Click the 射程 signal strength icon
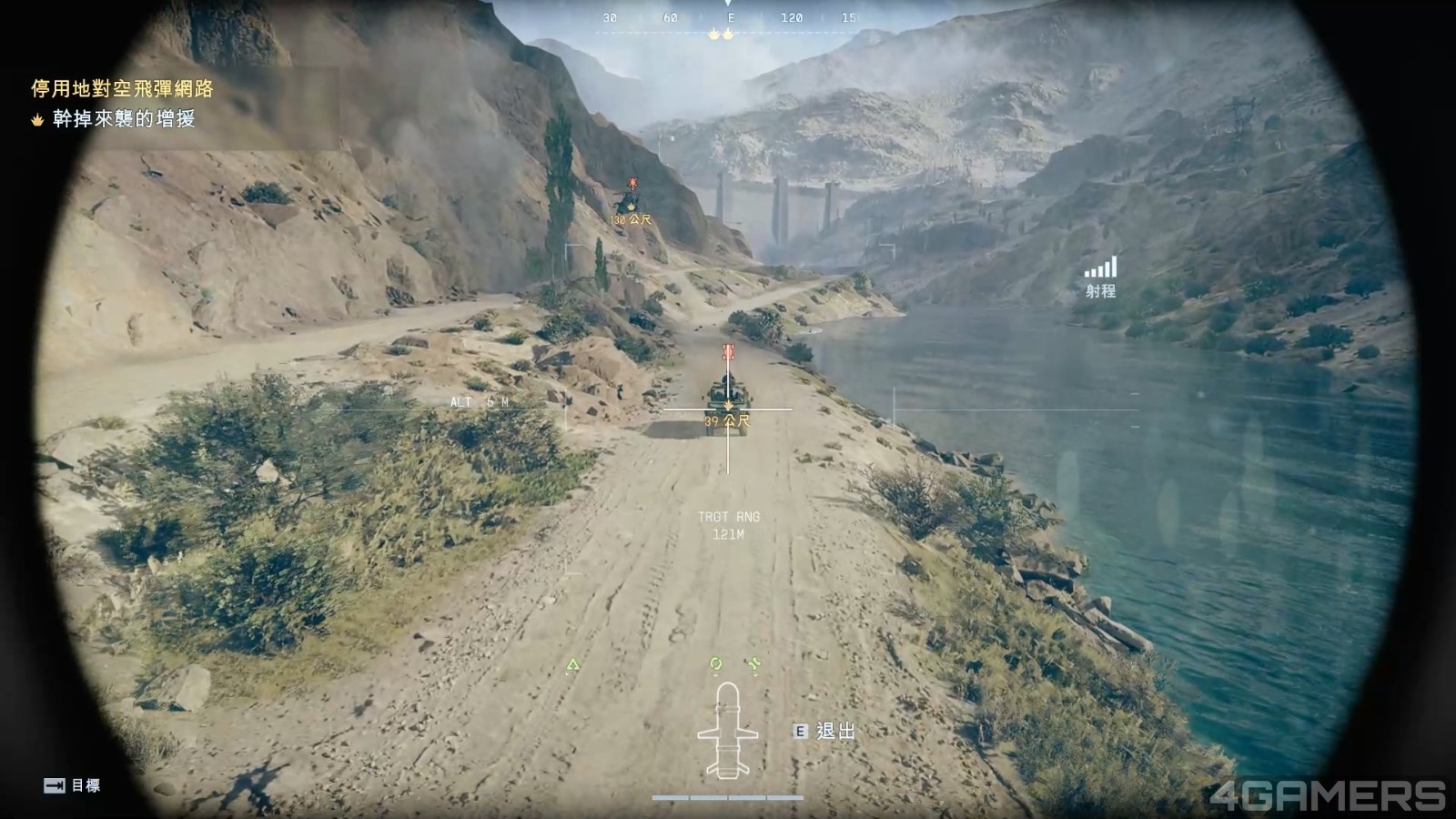This screenshot has width=1456, height=819. point(1100,268)
